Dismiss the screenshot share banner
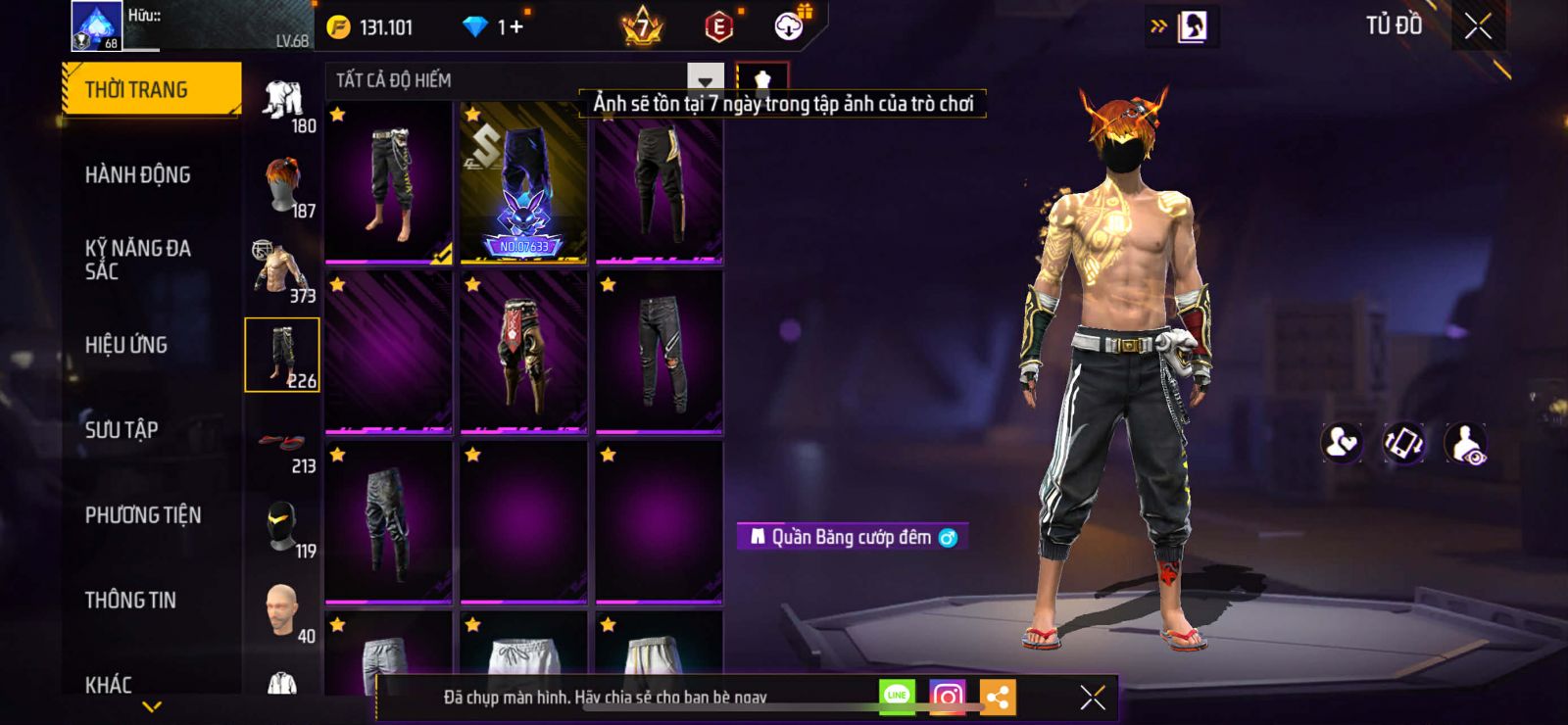 tap(1092, 697)
